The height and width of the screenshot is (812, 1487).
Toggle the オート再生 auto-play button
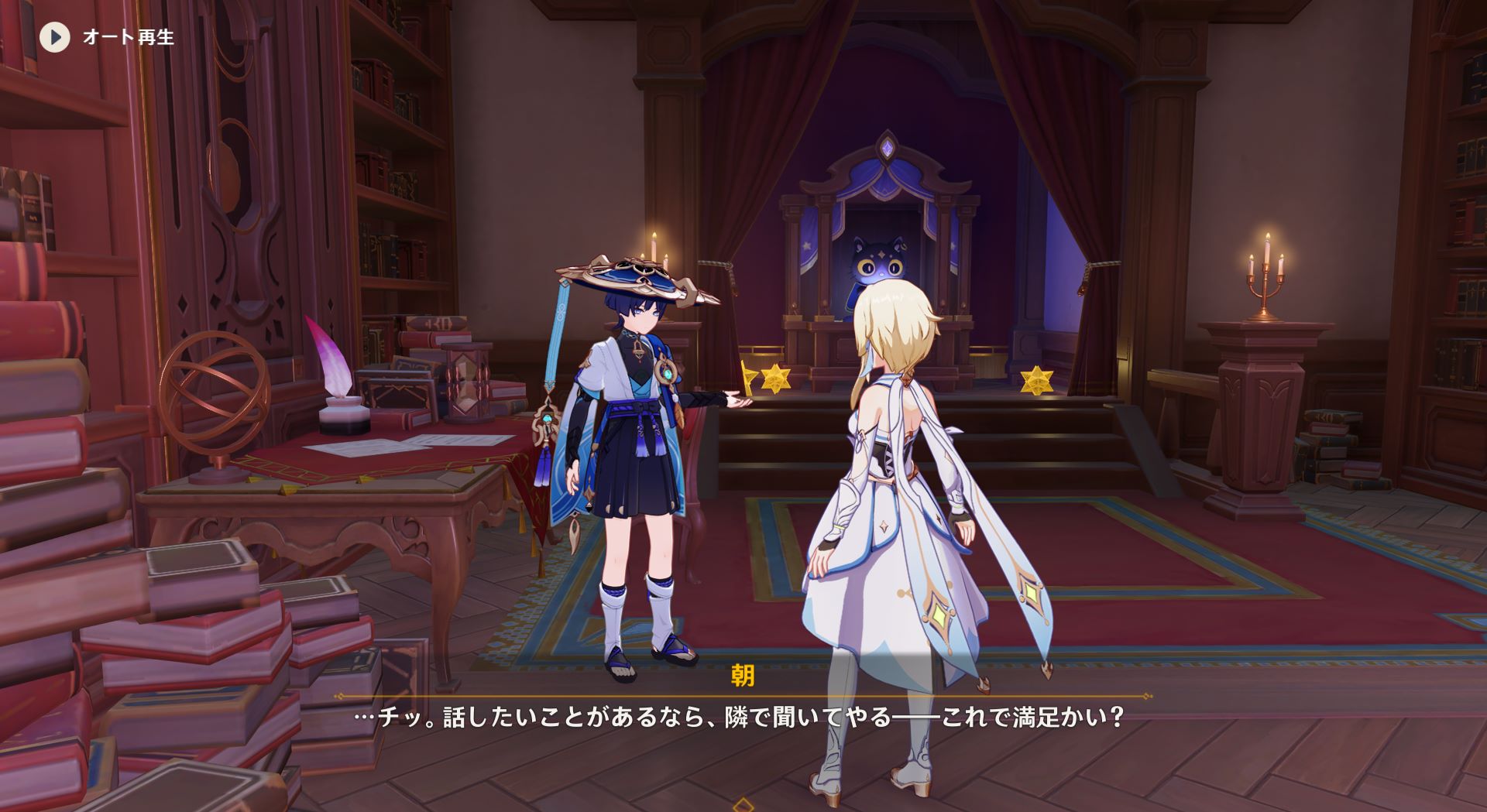55,37
